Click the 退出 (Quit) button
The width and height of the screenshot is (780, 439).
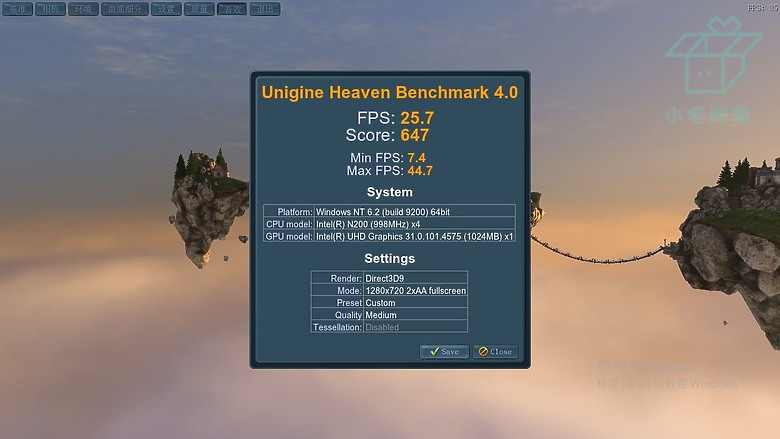265,9
